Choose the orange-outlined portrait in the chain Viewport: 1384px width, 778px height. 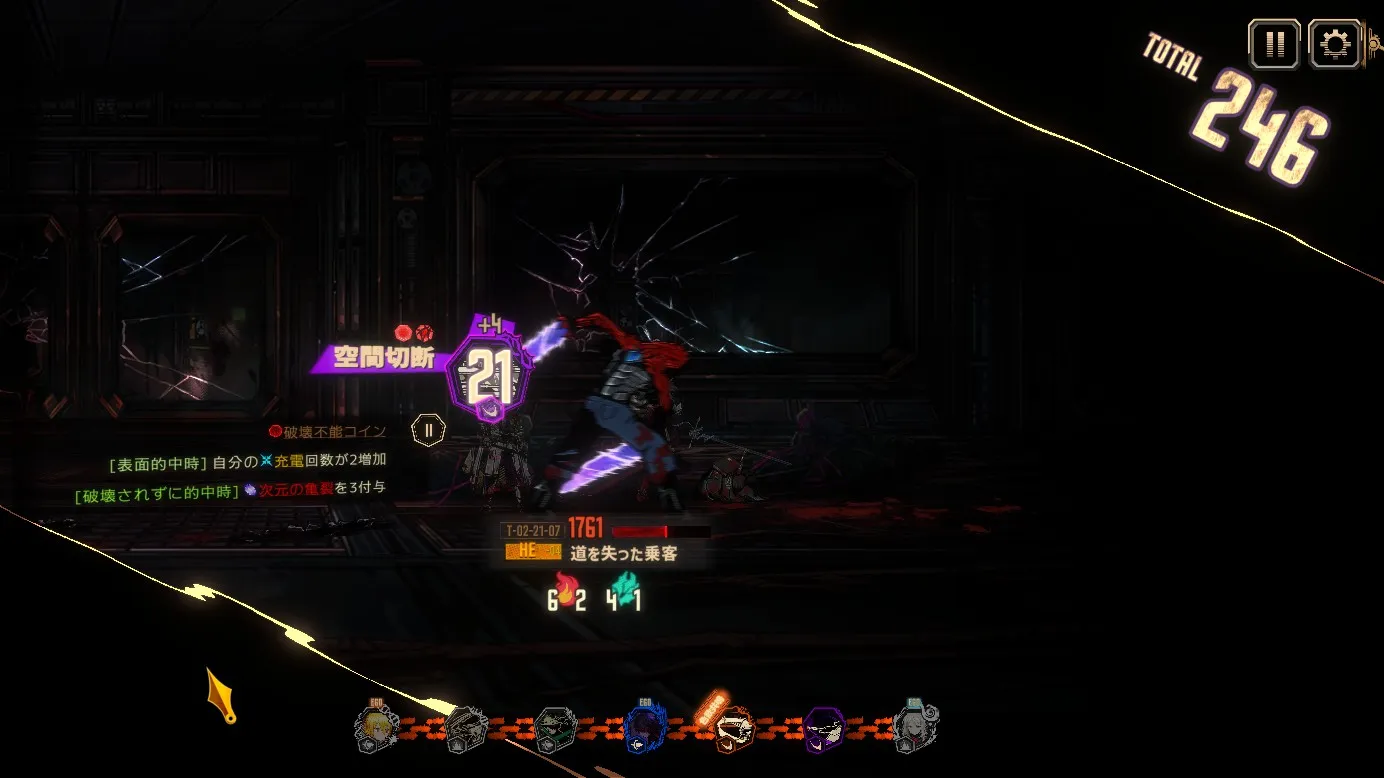tap(735, 729)
